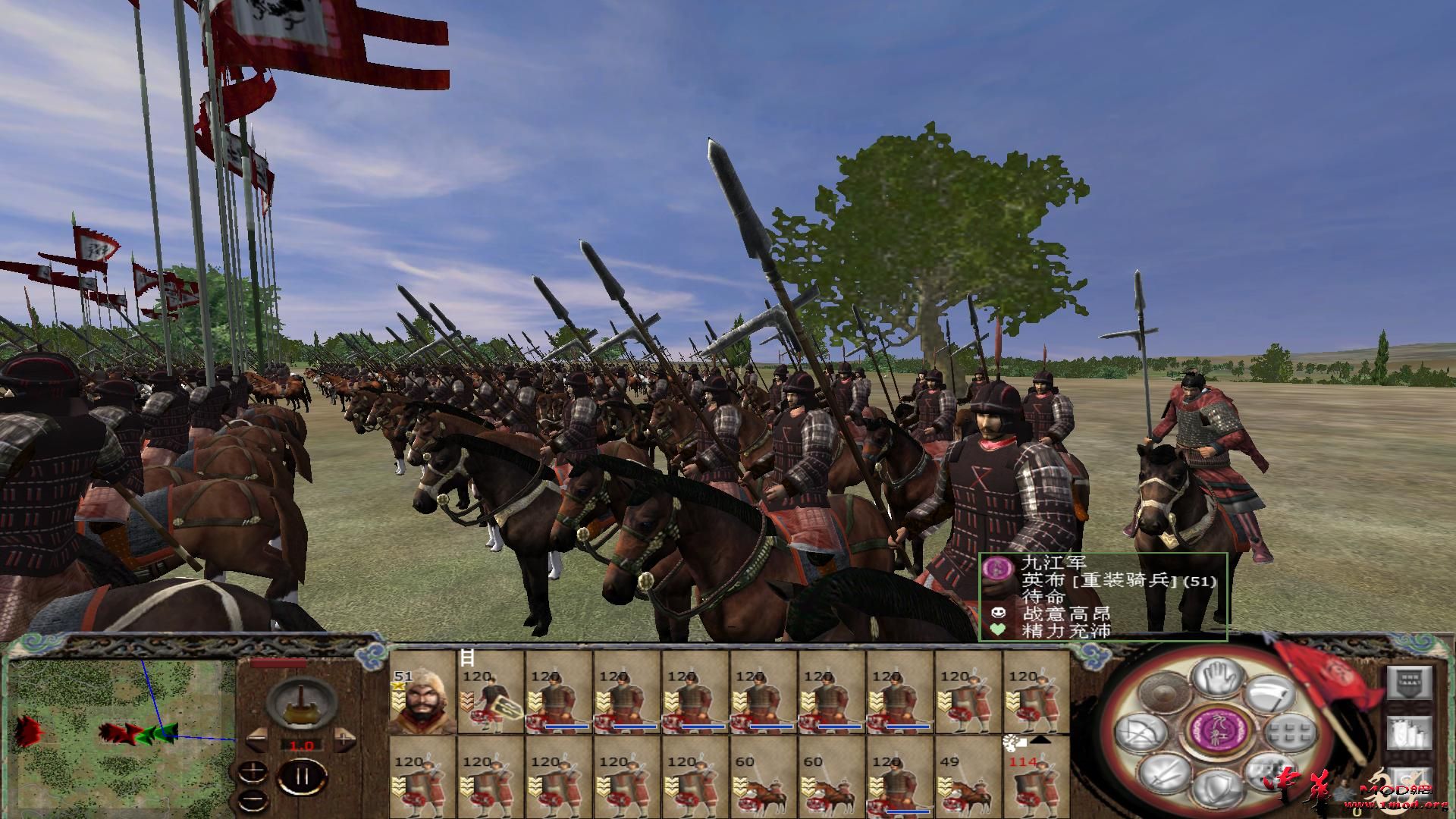Click the 1.0 battle speed display
Screen dimensions: 1456x819
click(302, 745)
